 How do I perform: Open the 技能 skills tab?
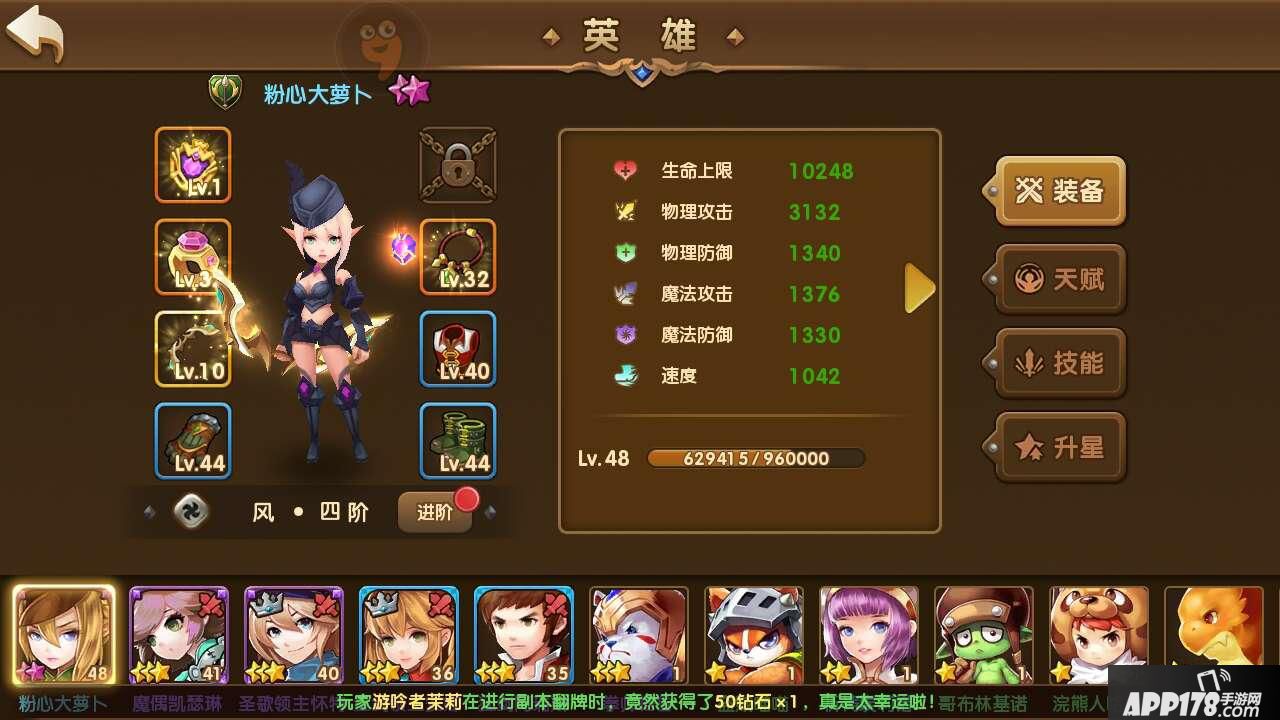[x=1061, y=363]
